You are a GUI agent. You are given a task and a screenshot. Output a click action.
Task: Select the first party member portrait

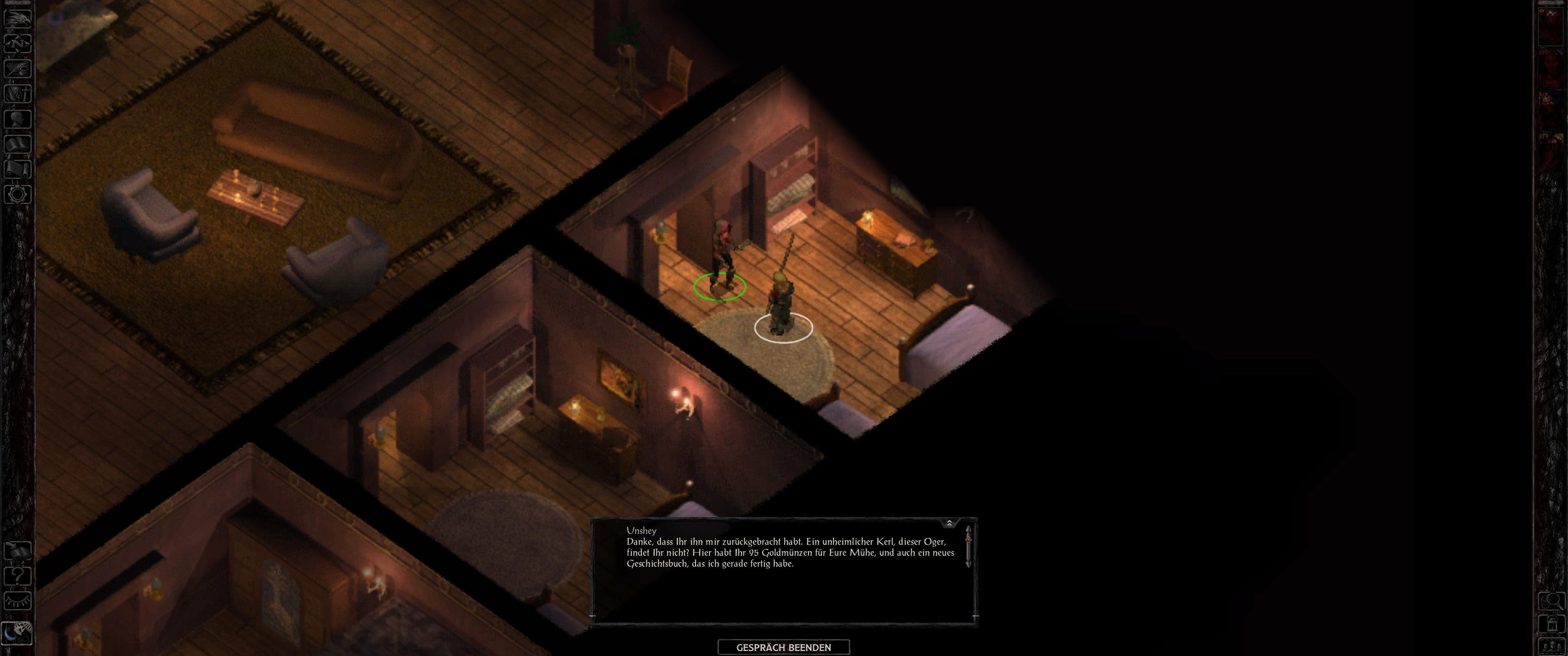tap(1551, 27)
